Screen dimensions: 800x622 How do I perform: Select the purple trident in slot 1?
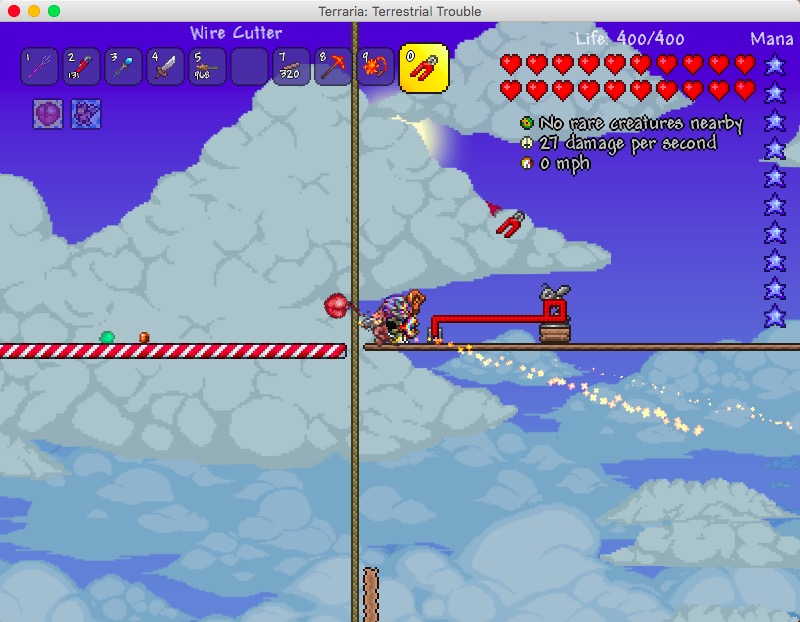tap(40, 67)
